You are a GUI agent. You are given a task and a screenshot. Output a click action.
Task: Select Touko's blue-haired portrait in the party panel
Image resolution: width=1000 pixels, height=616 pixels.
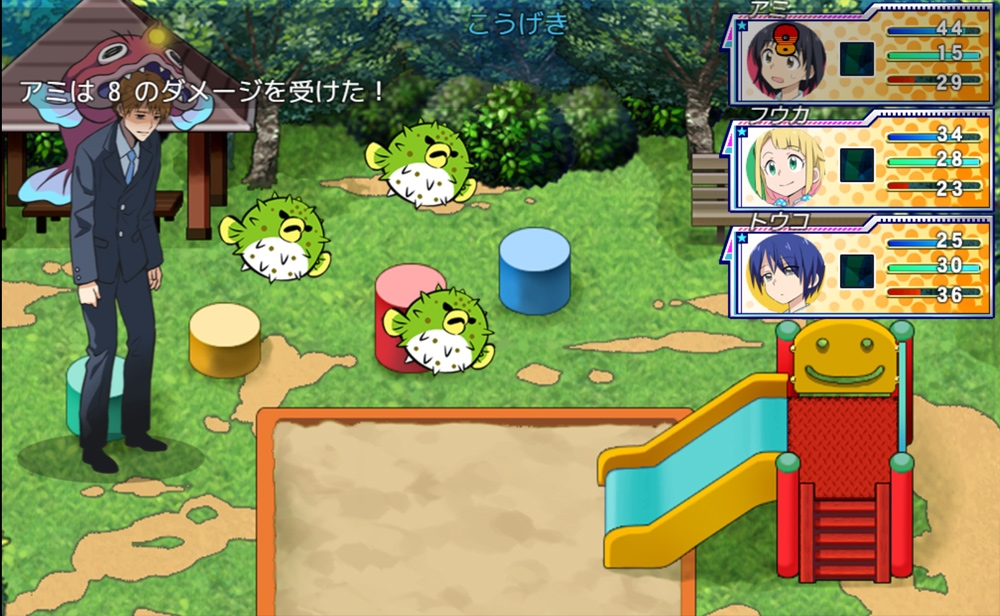click(786, 272)
